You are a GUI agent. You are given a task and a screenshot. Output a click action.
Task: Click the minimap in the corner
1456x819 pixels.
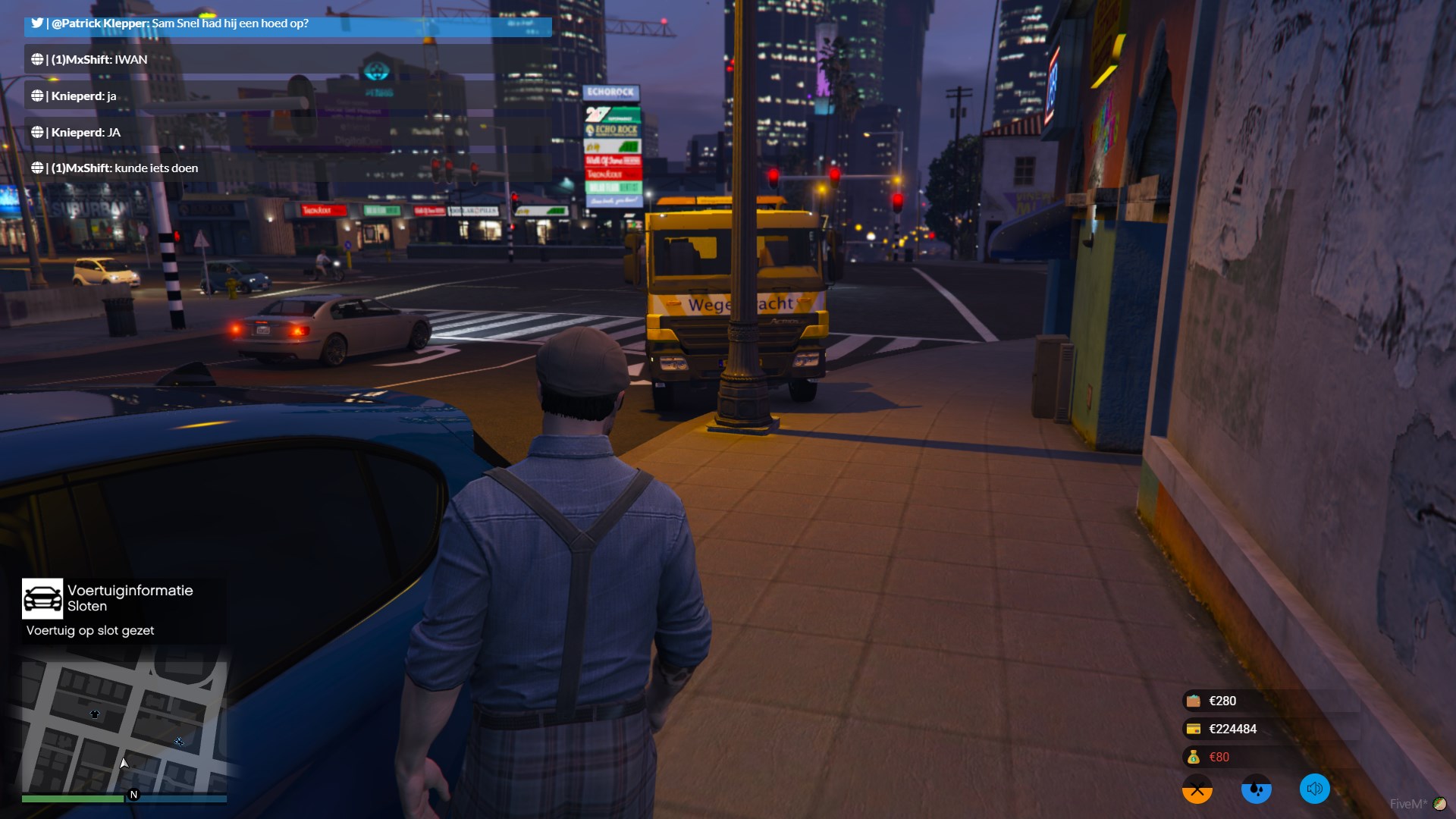[x=124, y=726]
